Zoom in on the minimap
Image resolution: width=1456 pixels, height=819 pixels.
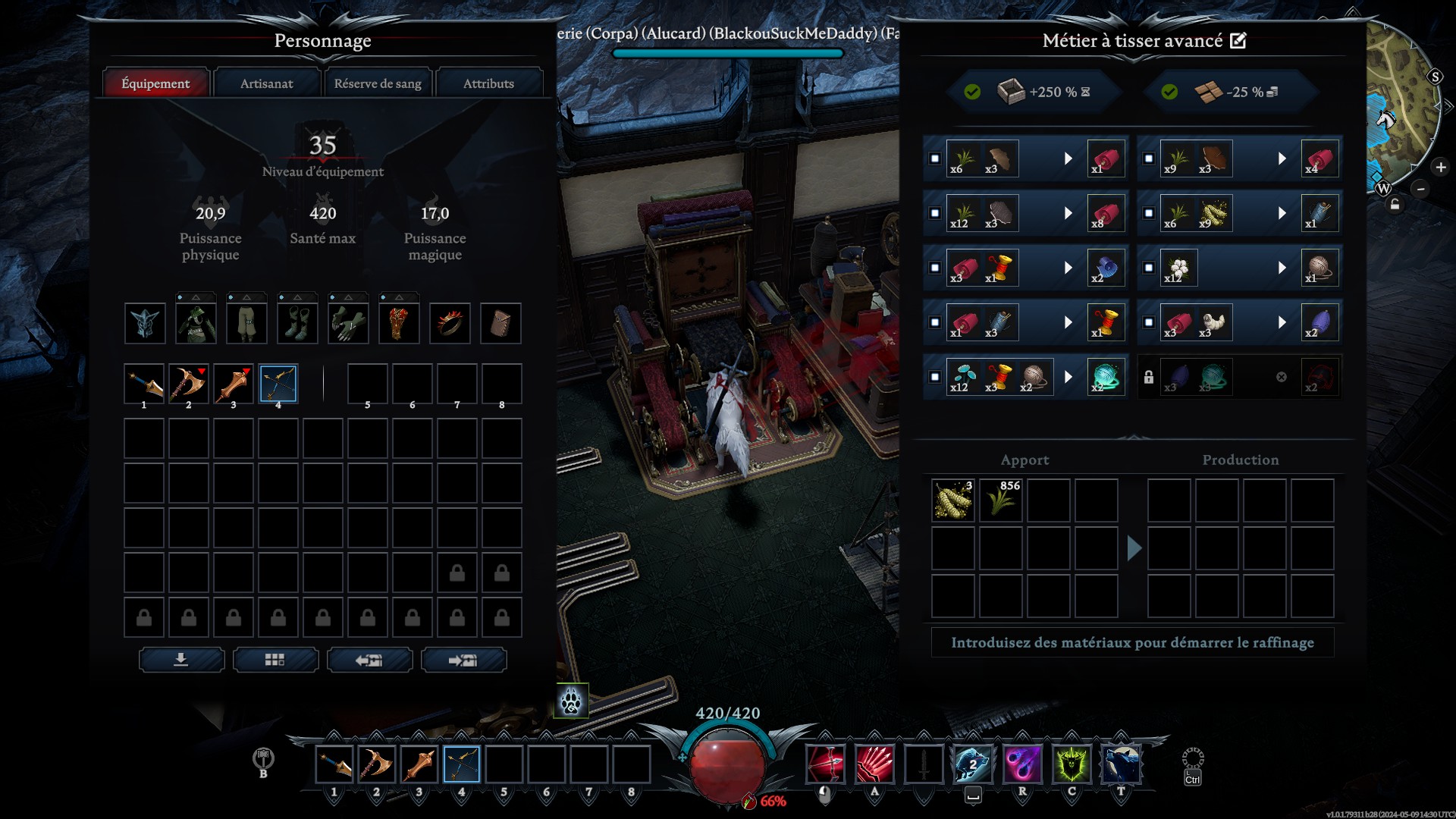[1441, 167]
